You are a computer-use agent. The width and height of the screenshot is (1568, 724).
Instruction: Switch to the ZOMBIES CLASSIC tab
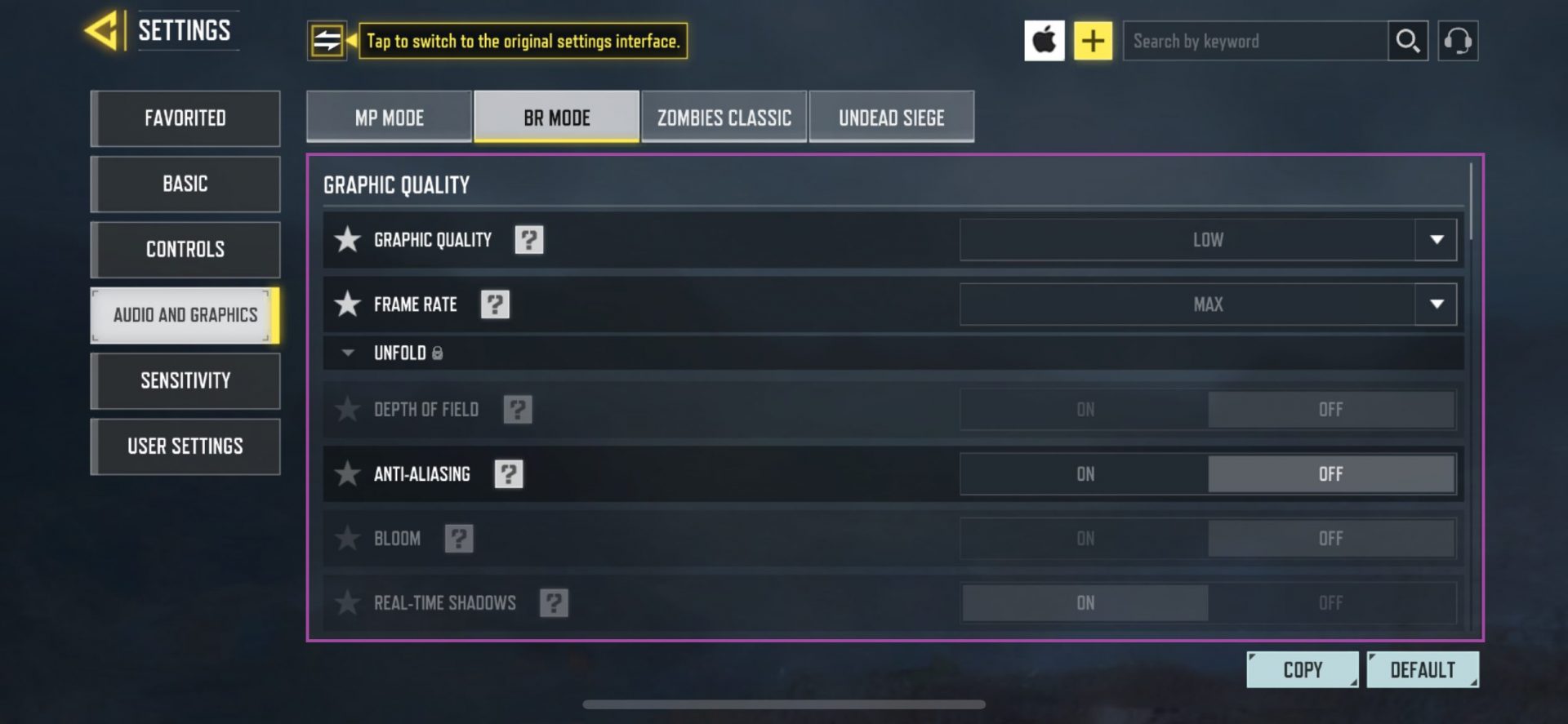(x=724, y=117)
